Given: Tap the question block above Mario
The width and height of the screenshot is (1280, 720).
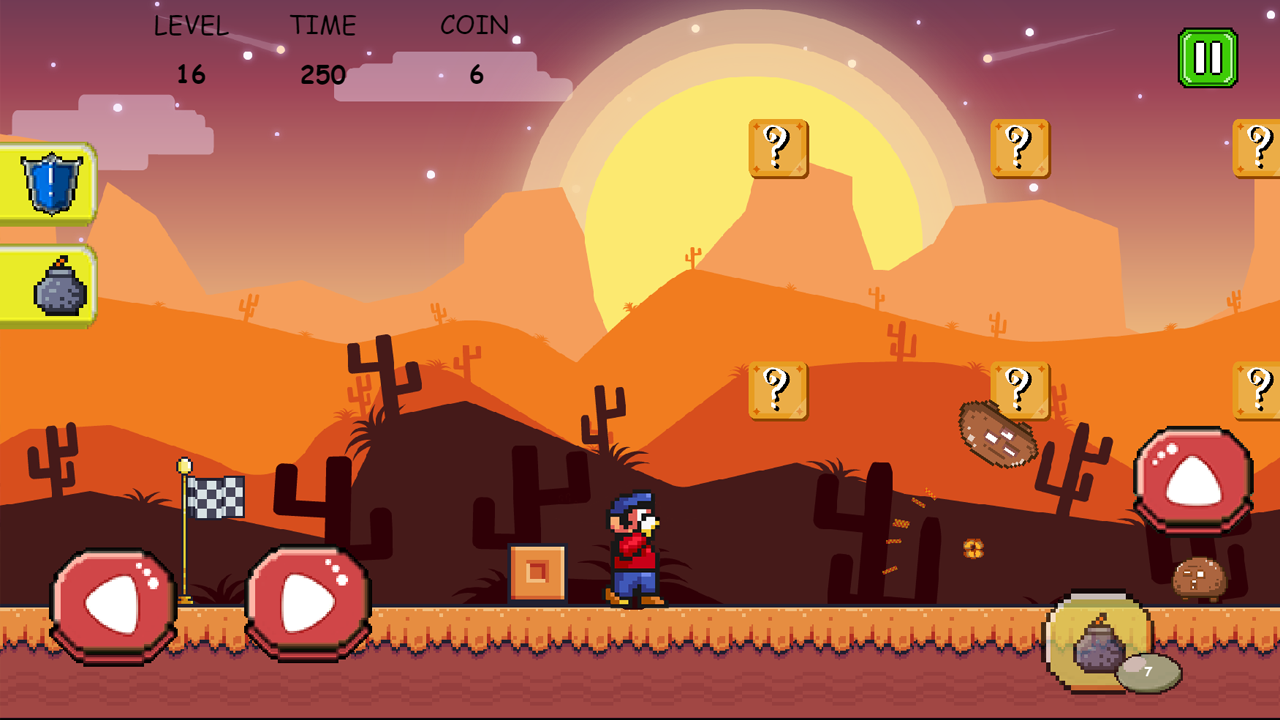Looking at the screenshot, I should 778,390.
